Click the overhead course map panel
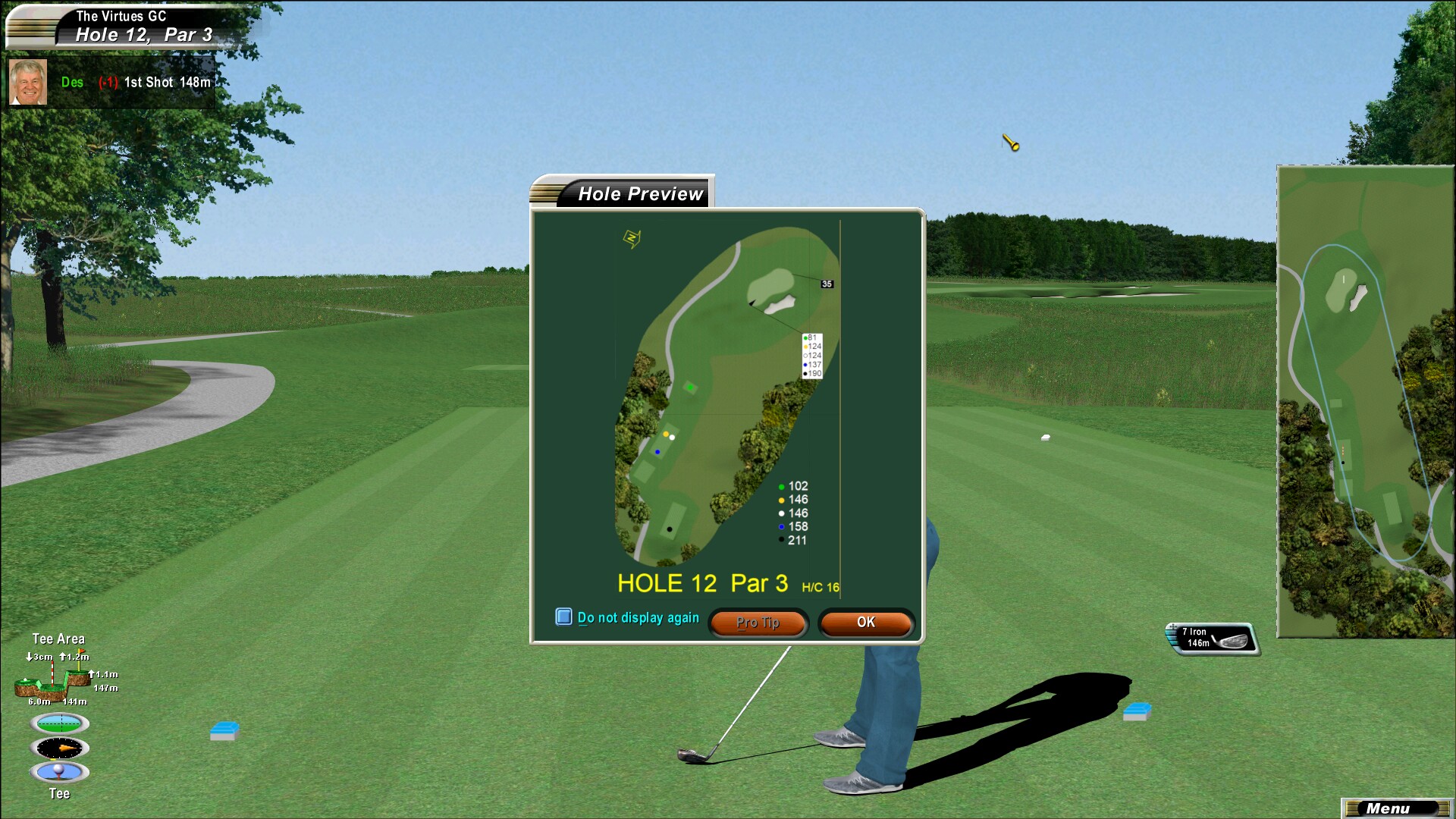1456x819 pixels. click(x=1365, y=402)
